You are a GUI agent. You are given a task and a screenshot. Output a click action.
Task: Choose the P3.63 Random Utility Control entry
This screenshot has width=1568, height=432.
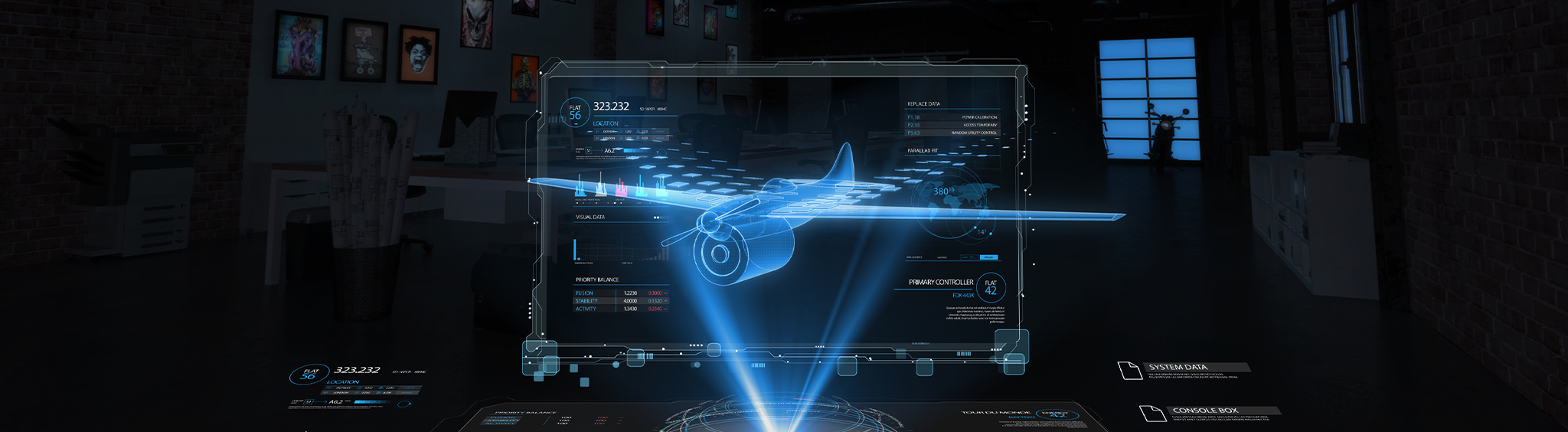[x=952, y=133]
